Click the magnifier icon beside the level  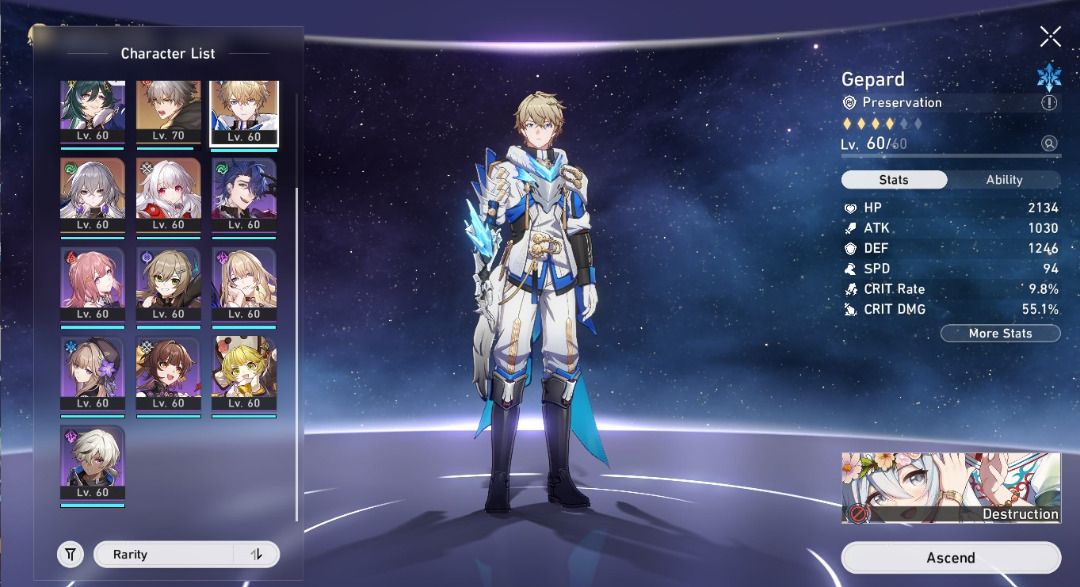tap(1049, 144)
